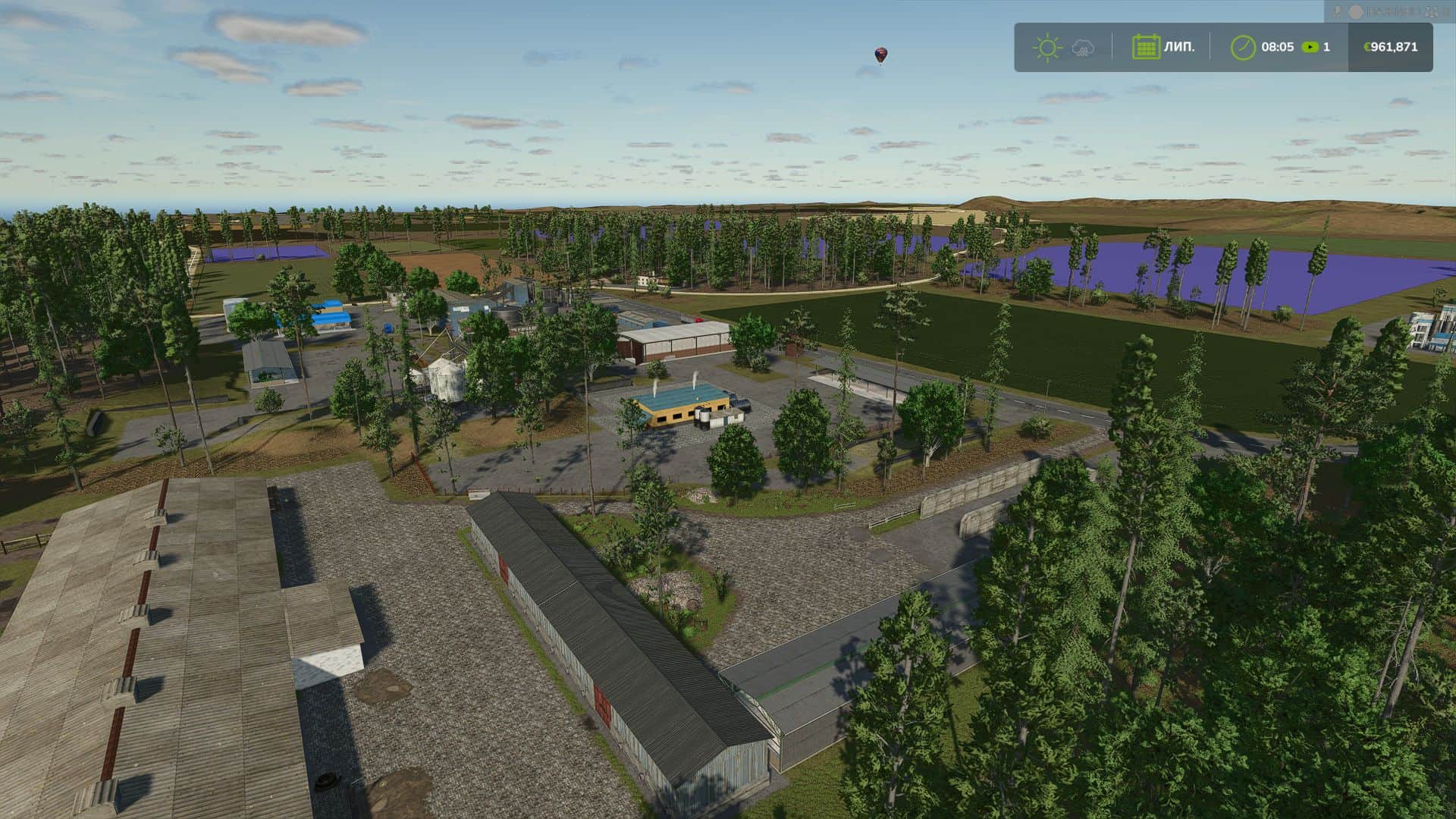The image size is (1456, 819).
Task: Select the money balance €961,871
Action: [1393, 47]
